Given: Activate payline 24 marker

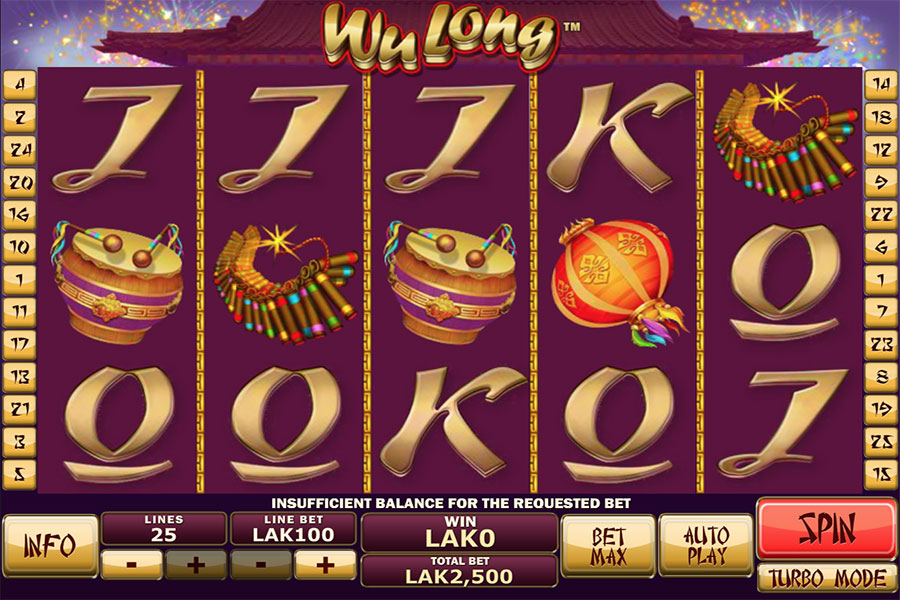Looking at the screenshot, I should pos(20,150).
